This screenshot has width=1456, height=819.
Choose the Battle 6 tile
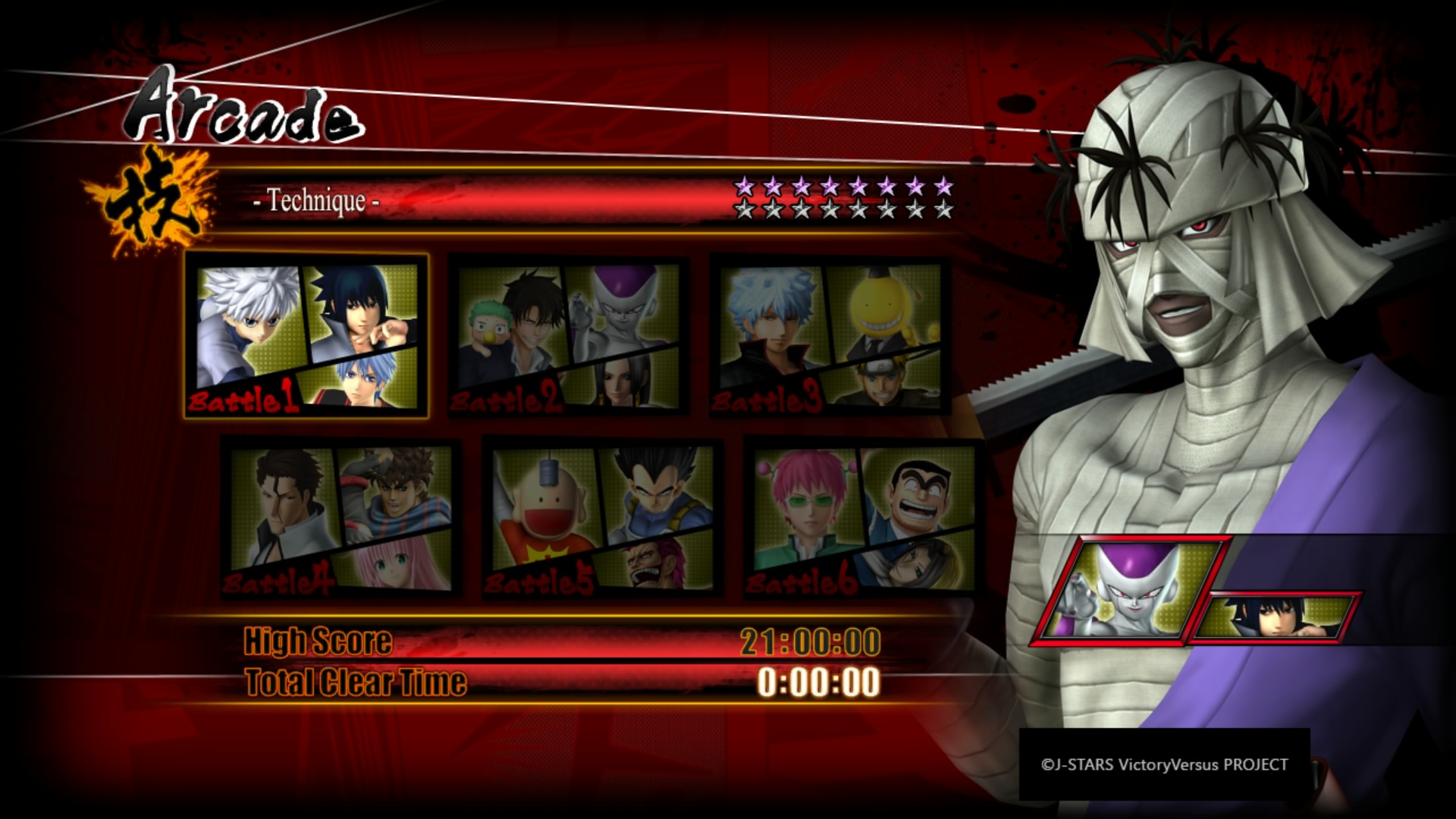coord(864,518)
